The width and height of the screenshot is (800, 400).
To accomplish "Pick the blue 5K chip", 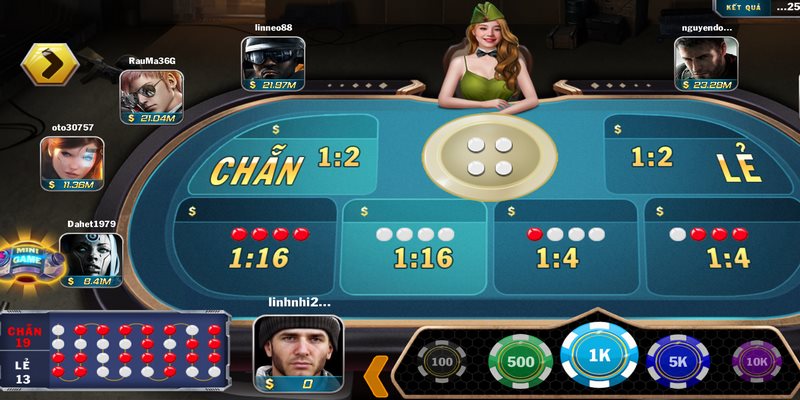I will pos(680,360).
